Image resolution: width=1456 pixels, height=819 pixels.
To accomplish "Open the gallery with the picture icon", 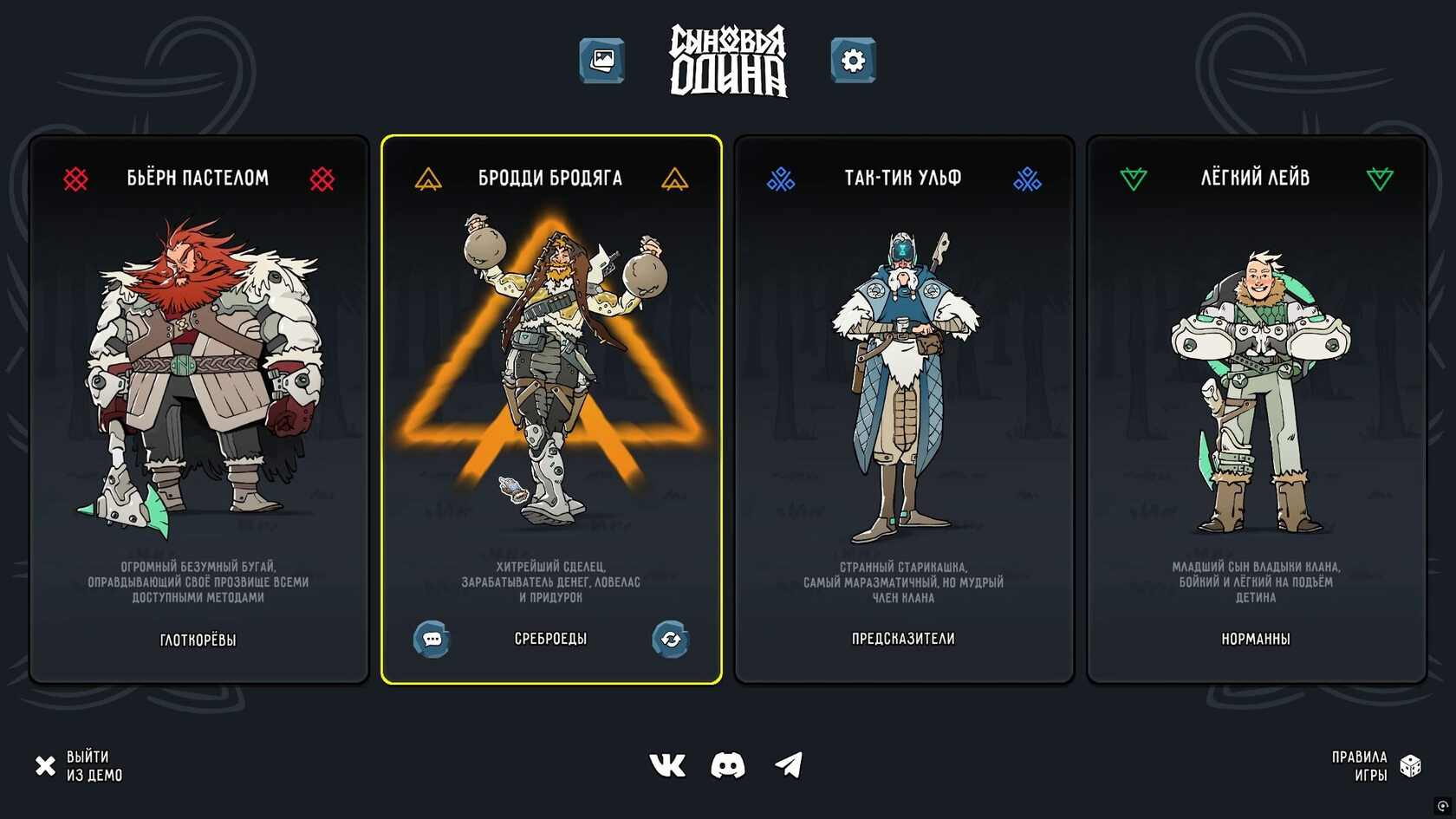I will coord(601,61).
